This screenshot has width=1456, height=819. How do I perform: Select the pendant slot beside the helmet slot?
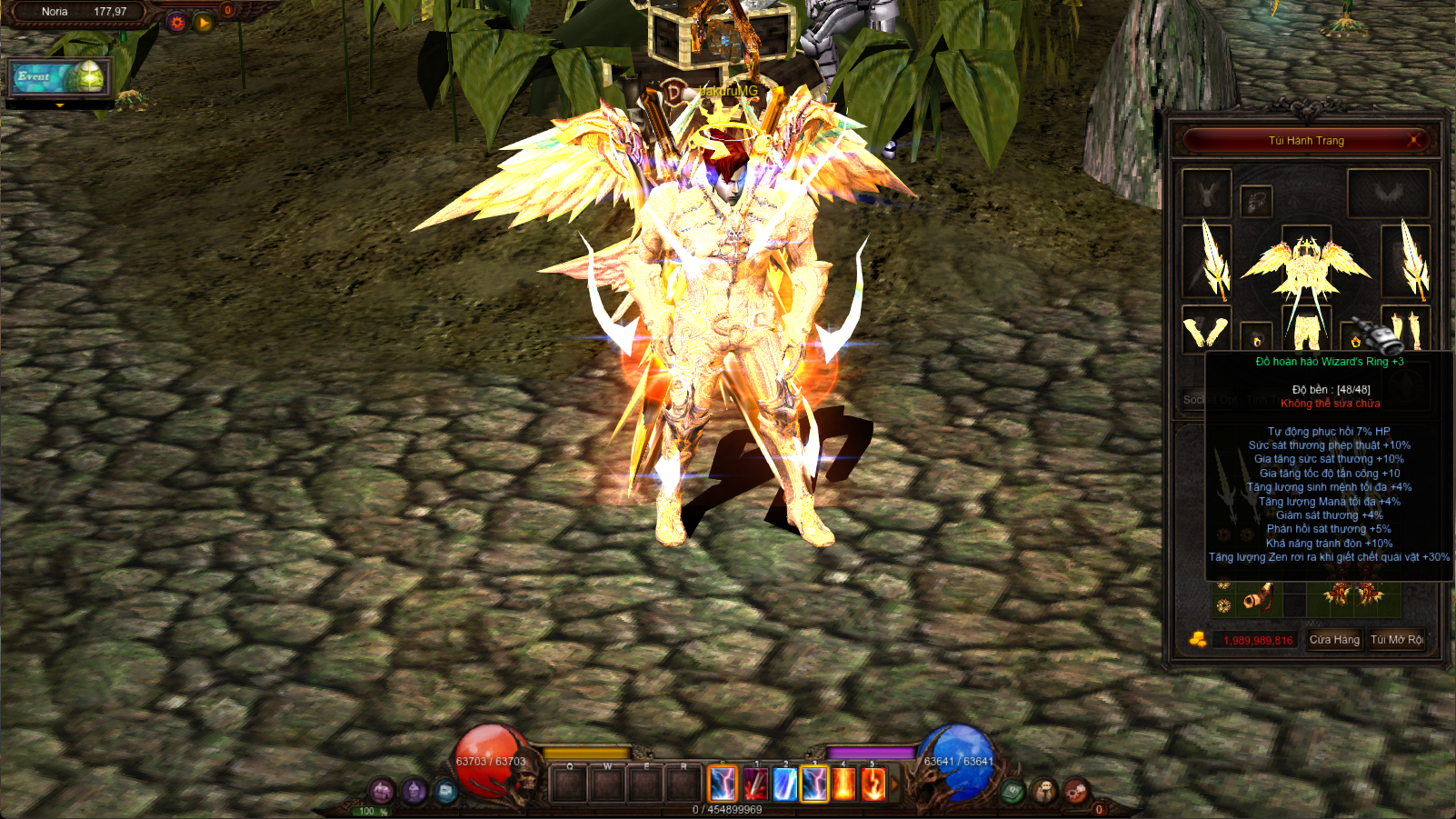coord(1256,201)
